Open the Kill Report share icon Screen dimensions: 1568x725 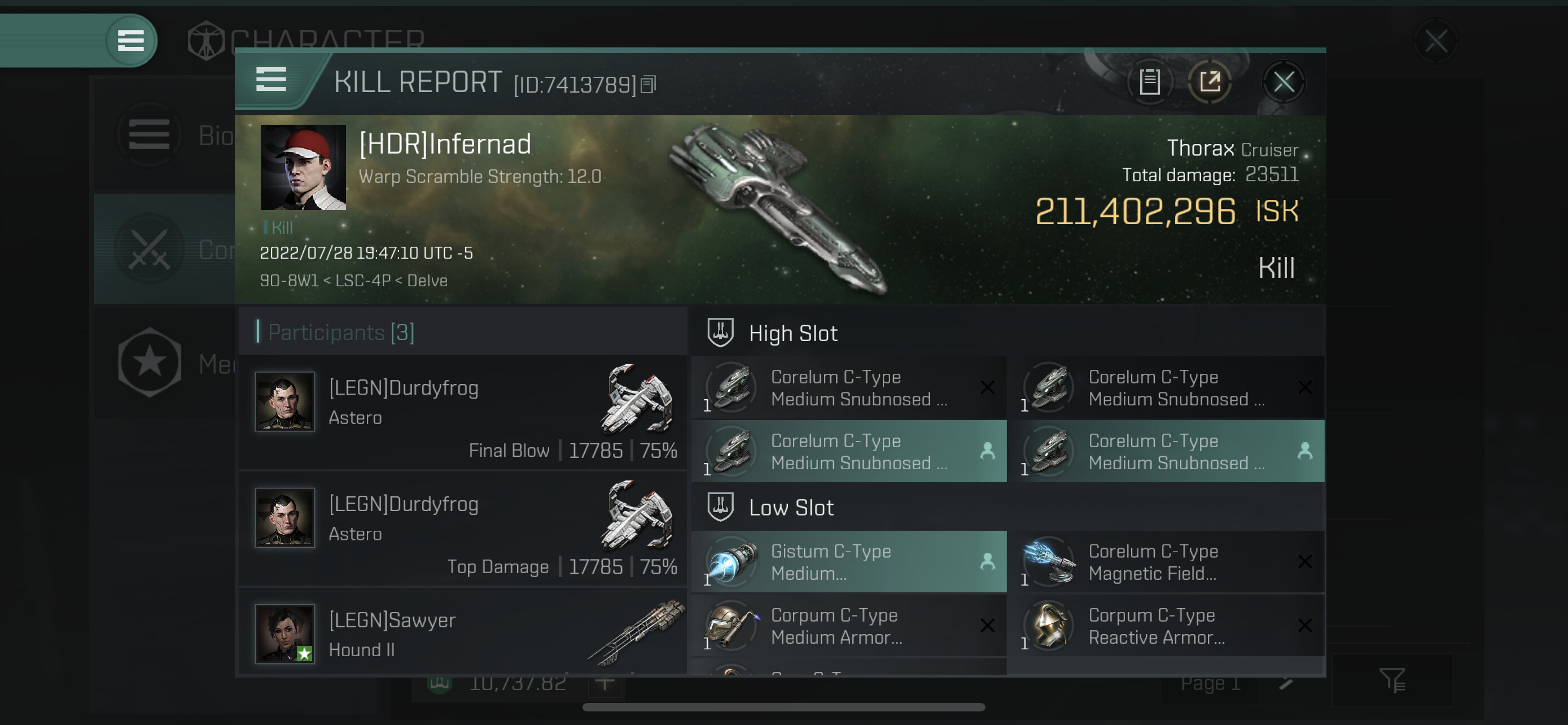(1210, 82)
